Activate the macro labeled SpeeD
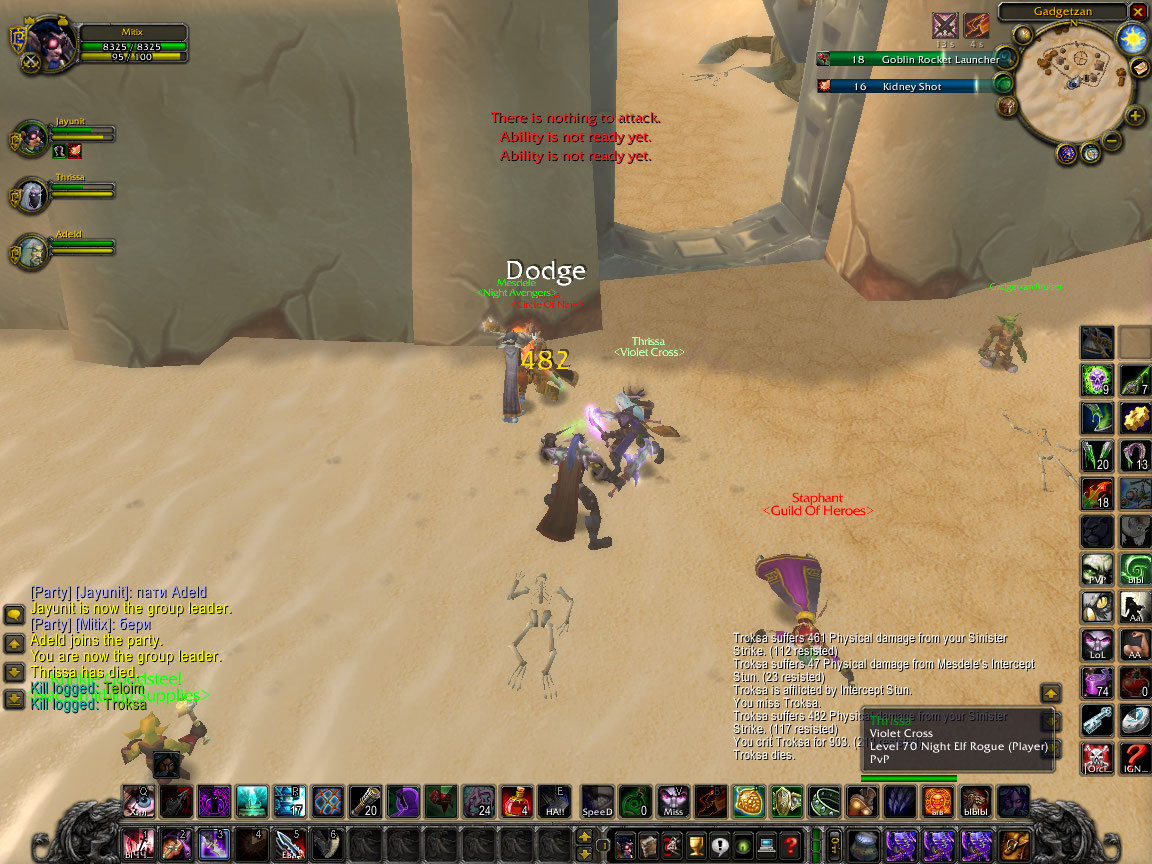Screen dimensions: 1152x864 tap(597, 802)
